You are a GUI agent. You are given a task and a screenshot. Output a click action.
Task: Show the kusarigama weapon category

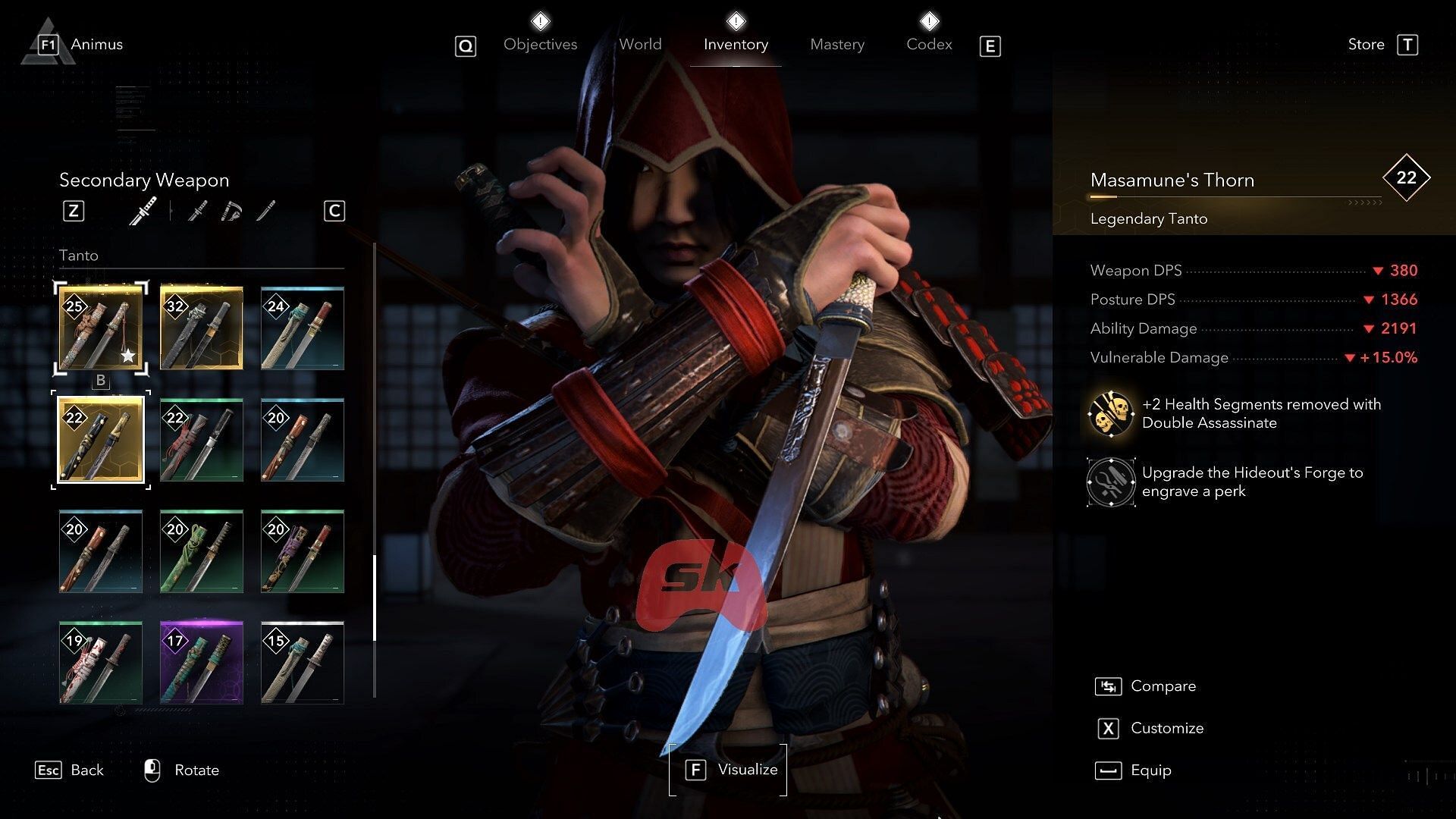tap(231, 211)
